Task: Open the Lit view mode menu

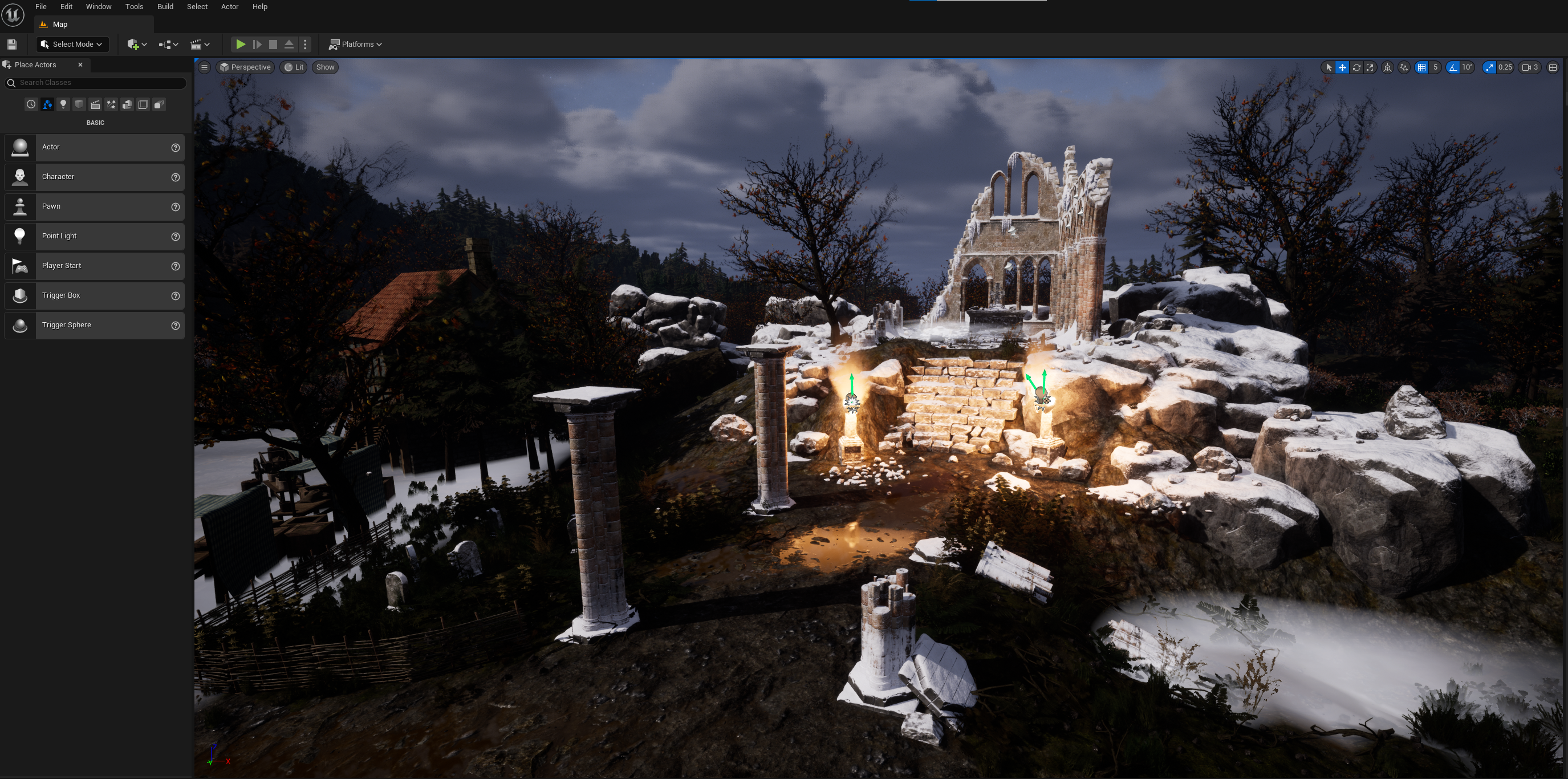Action: point(295,67)
